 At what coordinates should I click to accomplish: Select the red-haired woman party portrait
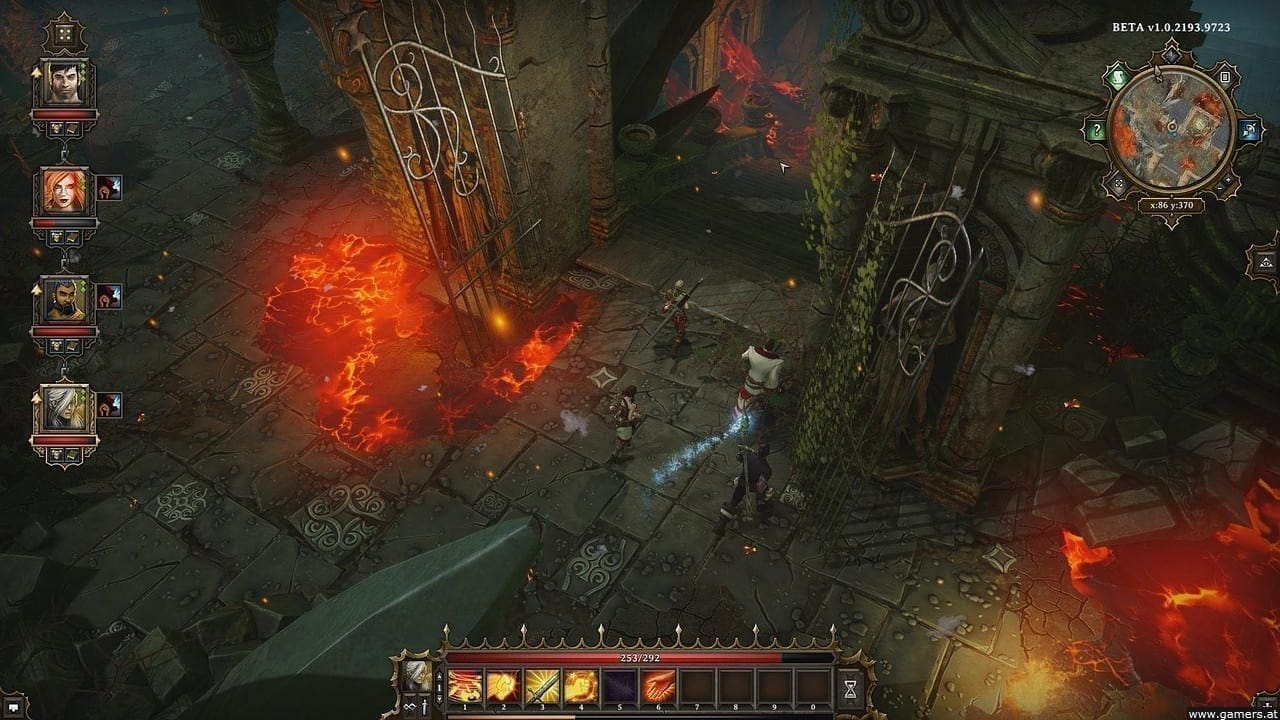[x=64, y=191]
